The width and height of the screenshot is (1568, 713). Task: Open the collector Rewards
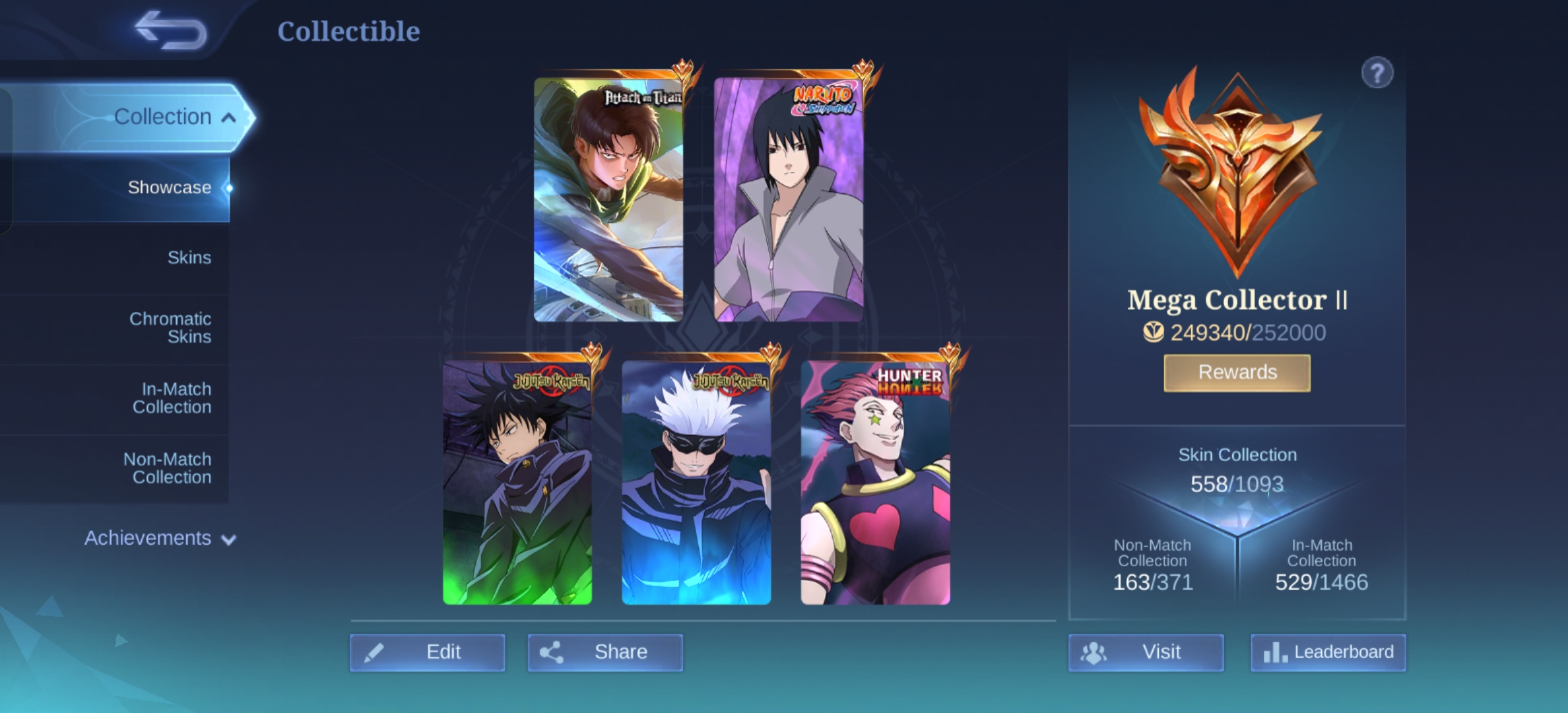coord(1237,373)
